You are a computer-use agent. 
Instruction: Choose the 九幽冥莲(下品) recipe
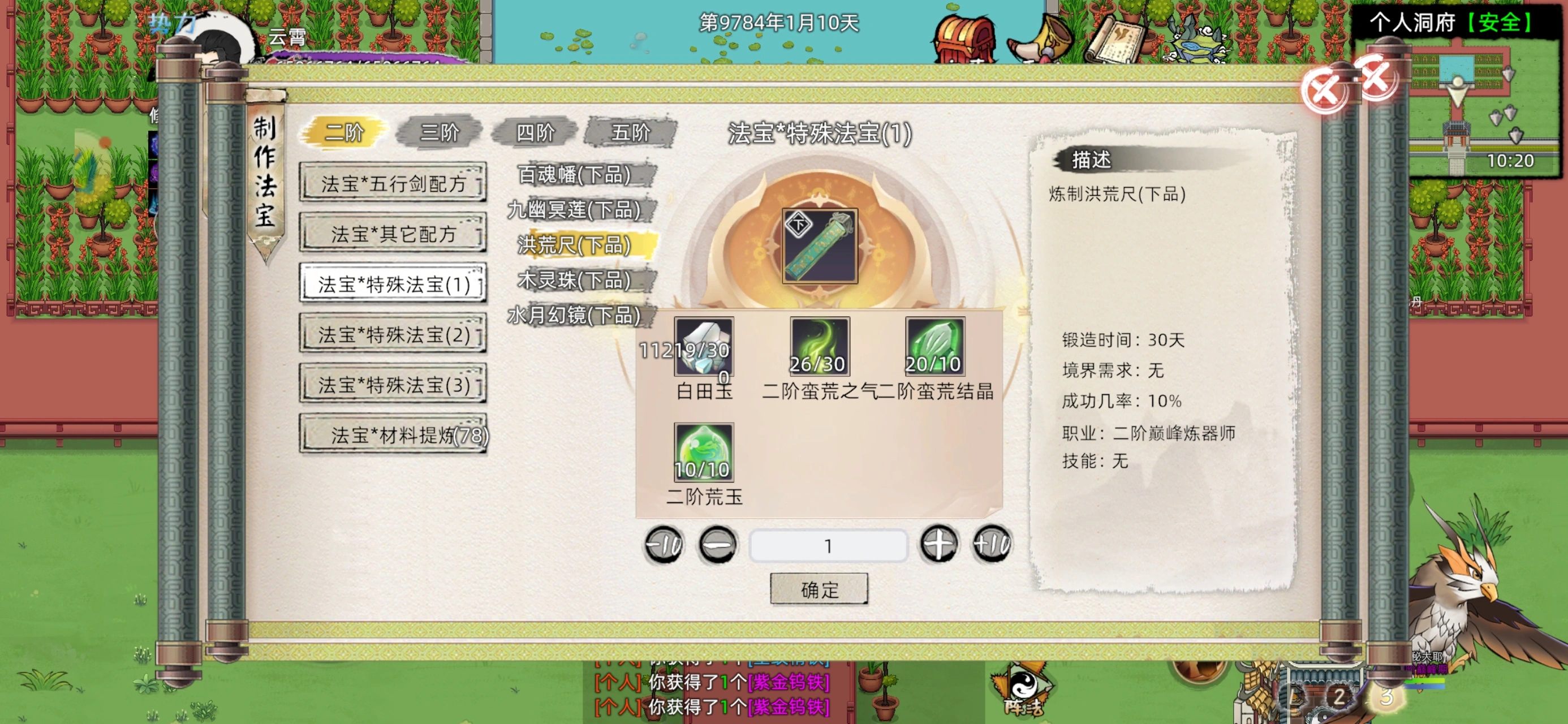point(574,210)
